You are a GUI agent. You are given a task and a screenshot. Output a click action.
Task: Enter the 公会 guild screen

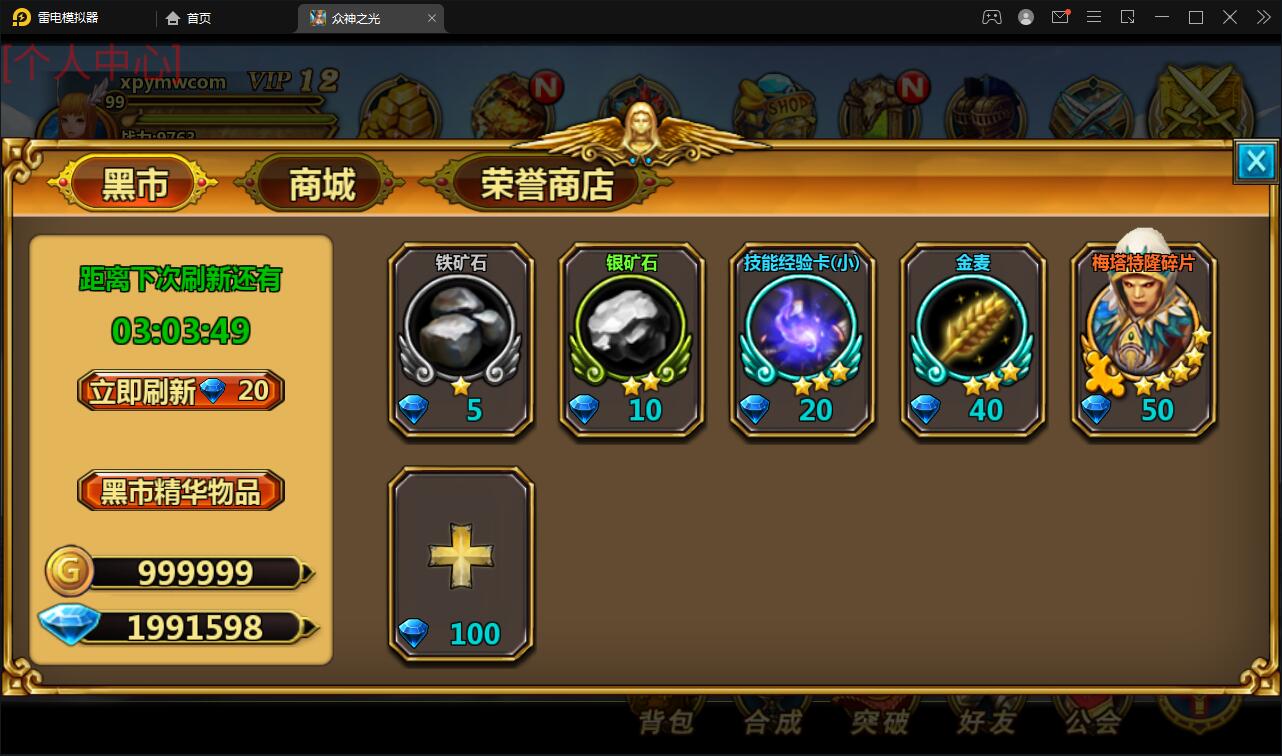(1091, 723)
